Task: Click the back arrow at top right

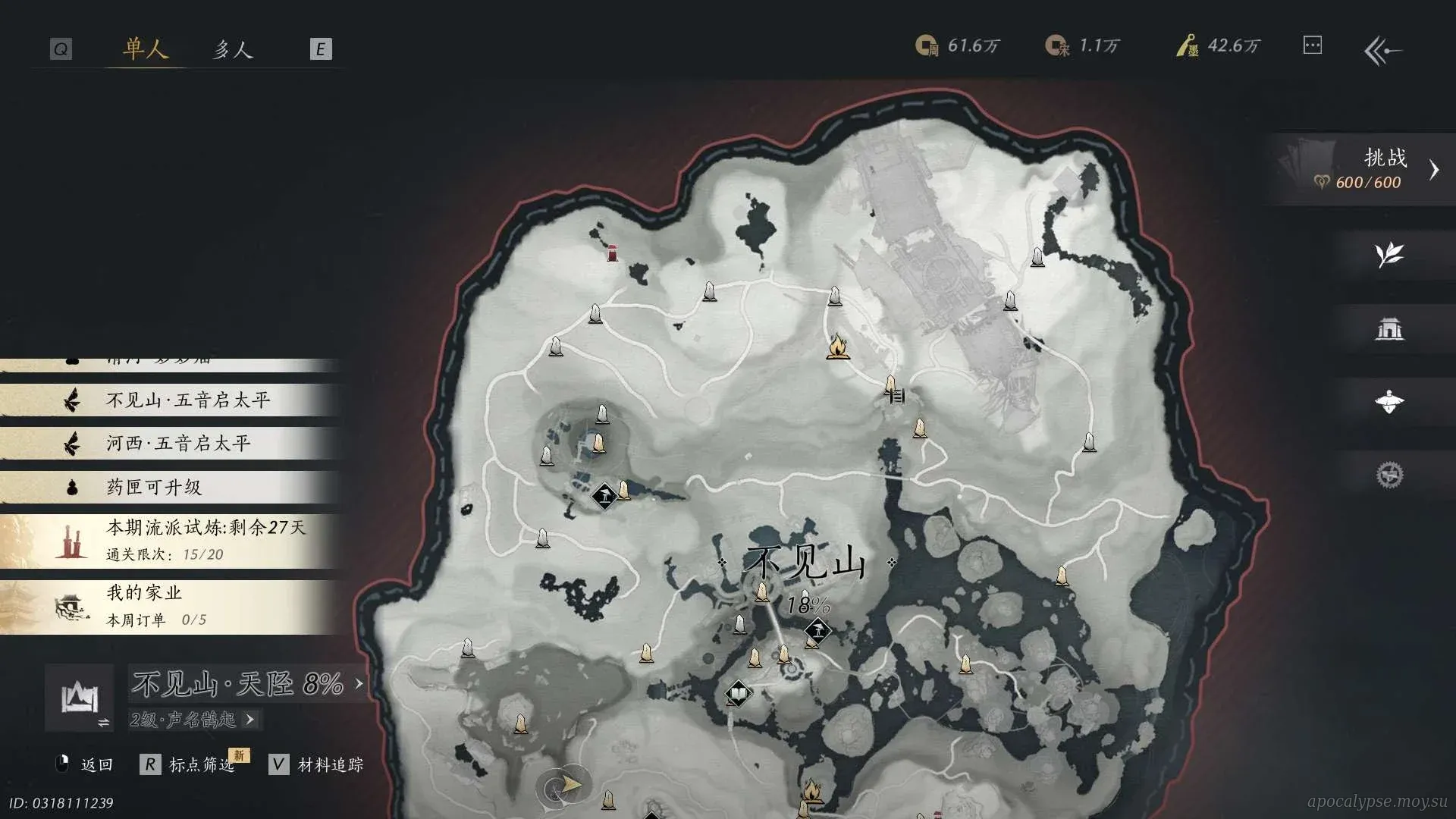Action: (x=1382, y=51)
